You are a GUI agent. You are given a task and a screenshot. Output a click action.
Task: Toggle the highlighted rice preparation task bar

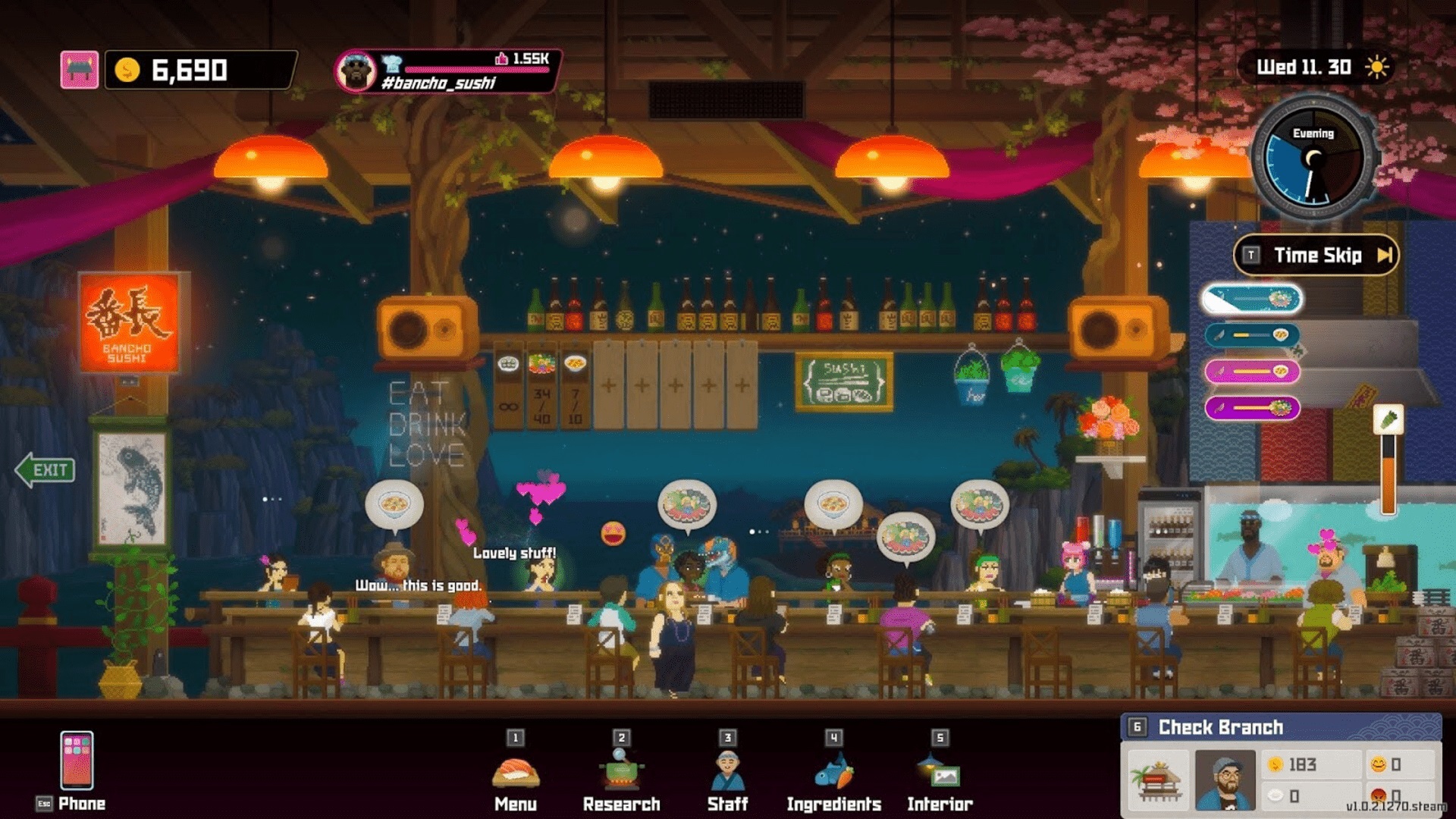(x=1251, y=298)
